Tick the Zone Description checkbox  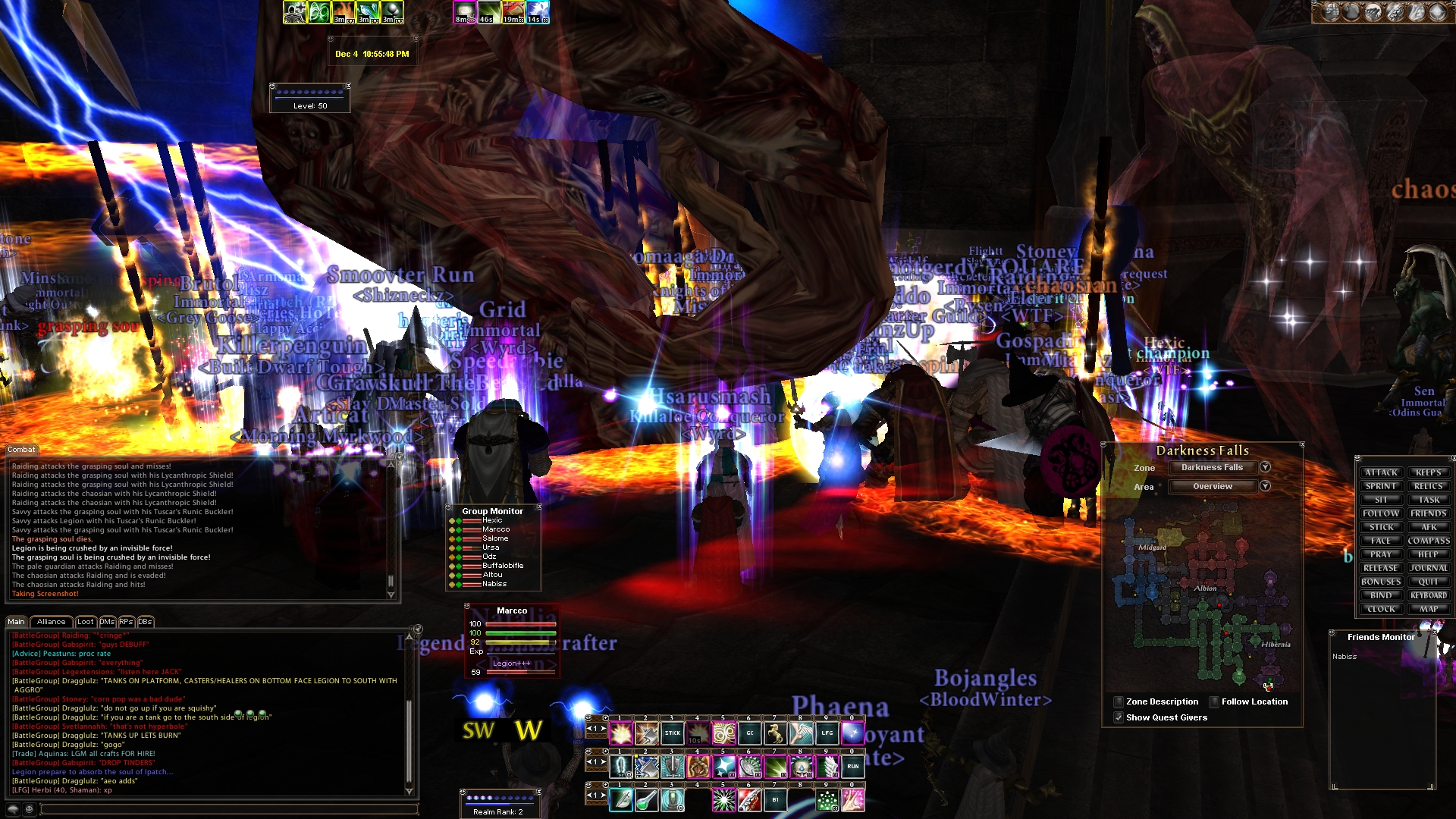[x=1119, y=701]
